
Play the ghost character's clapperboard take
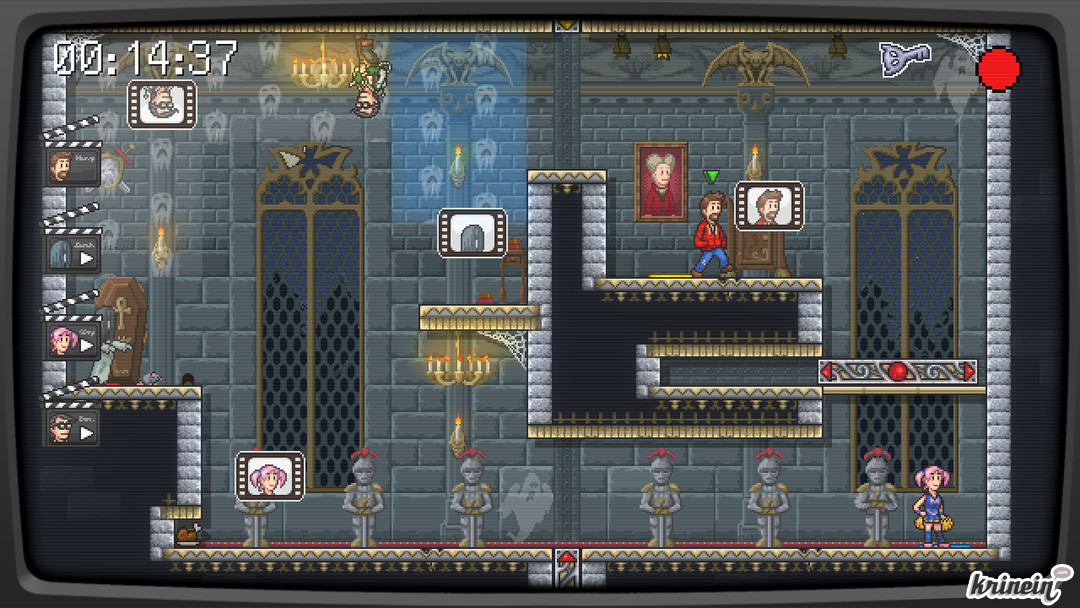(x=86, y=256)
